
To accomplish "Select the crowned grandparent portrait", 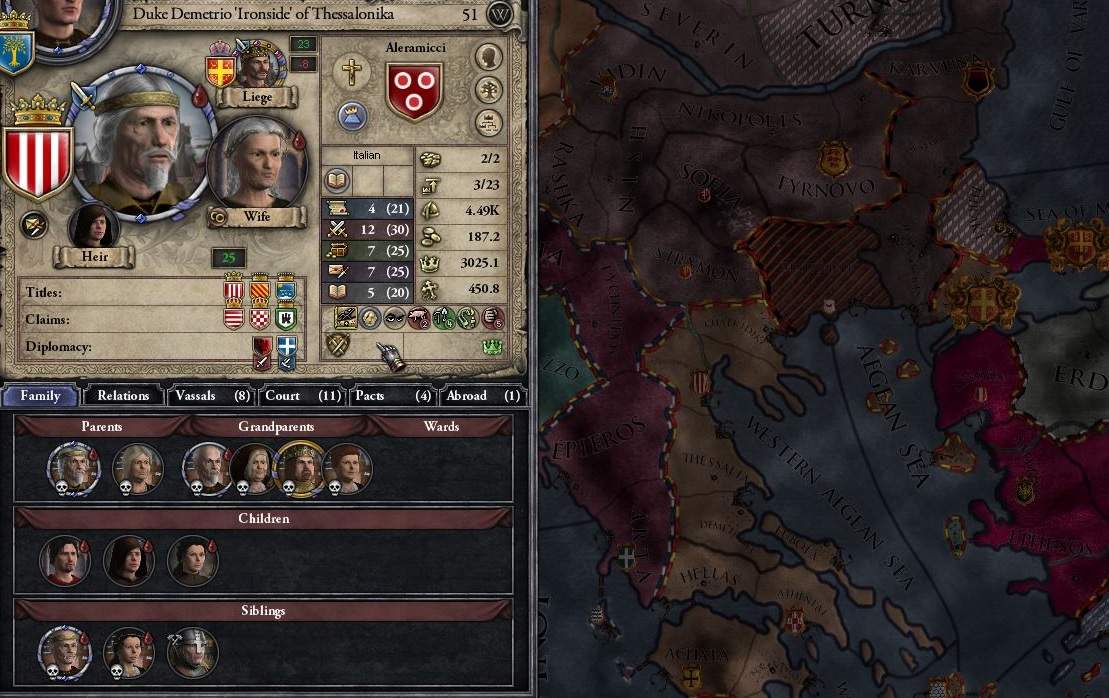I will pos(299,467).
